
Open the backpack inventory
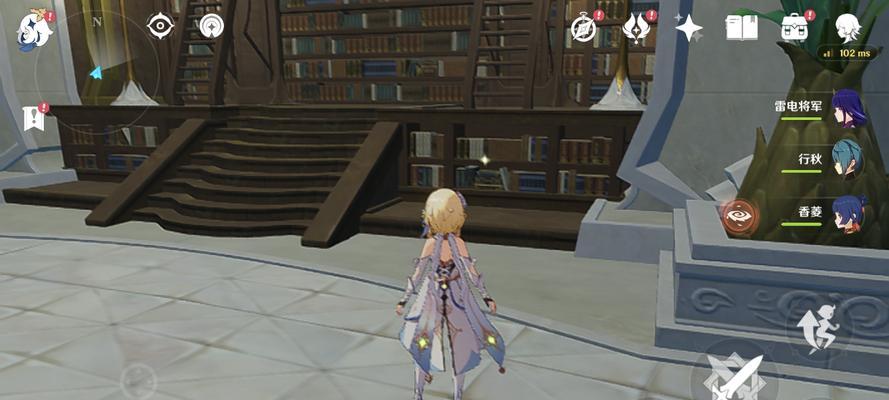point(795,28)
